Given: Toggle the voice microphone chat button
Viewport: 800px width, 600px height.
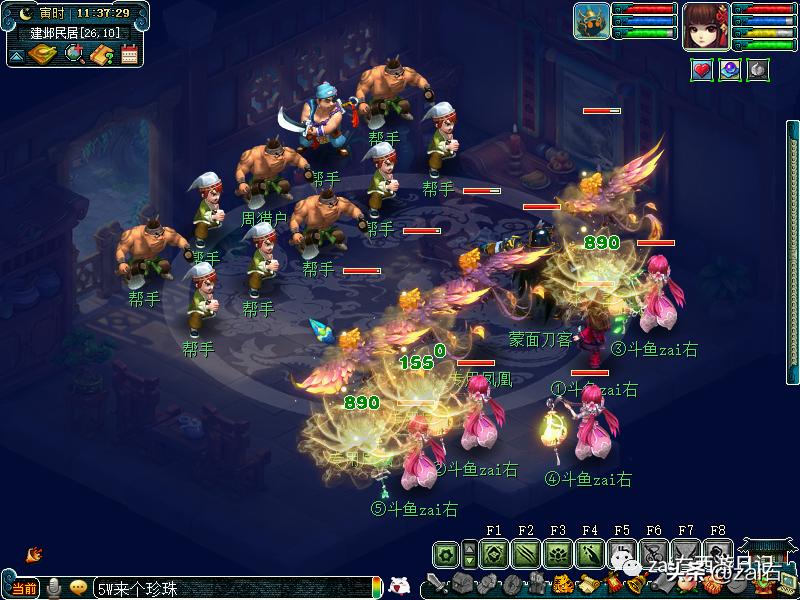Looking at the screenshot, I should click(x=54, y=587).
